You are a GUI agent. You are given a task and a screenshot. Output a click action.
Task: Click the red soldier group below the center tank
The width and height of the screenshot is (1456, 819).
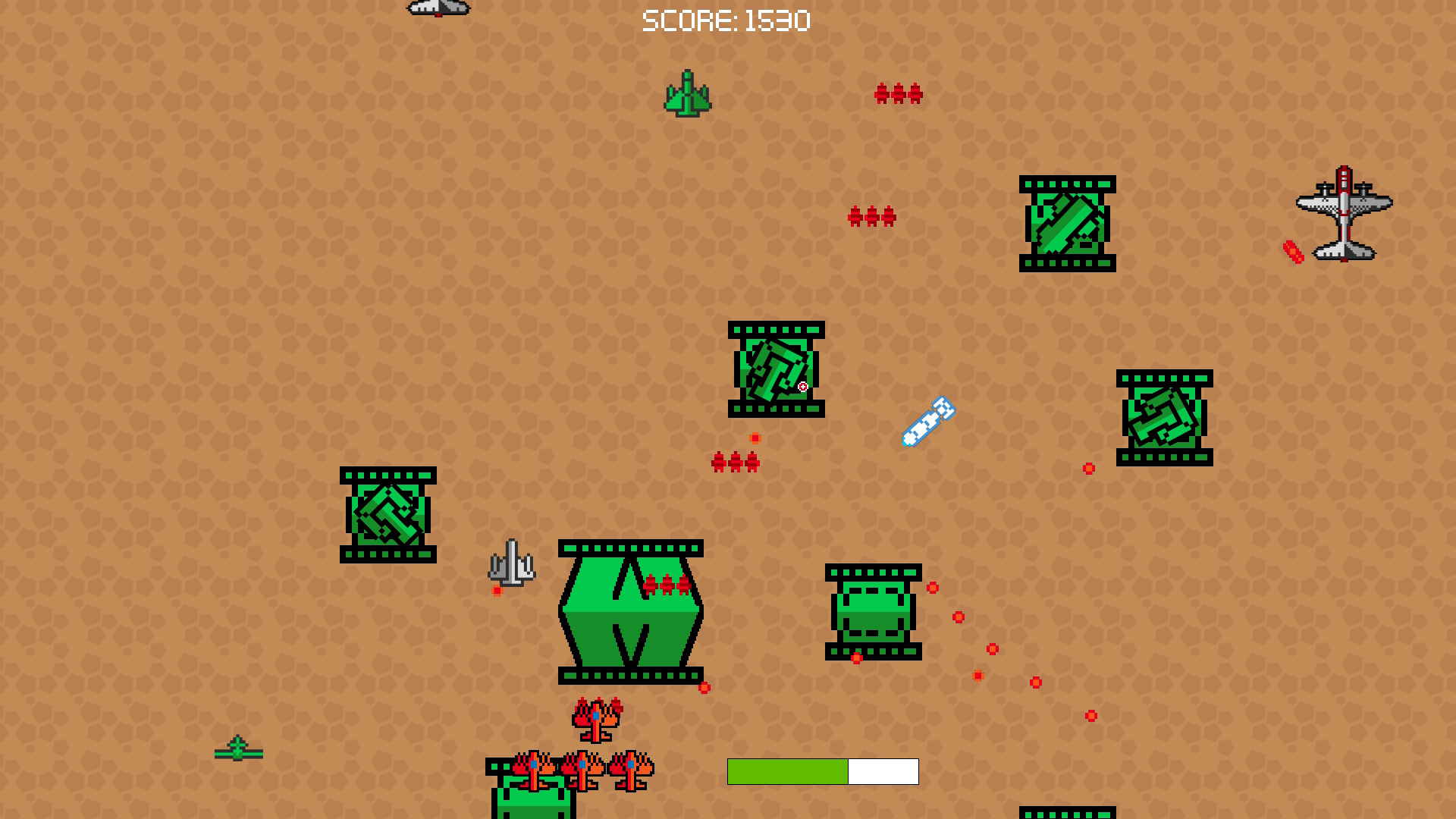pos(734,463)
